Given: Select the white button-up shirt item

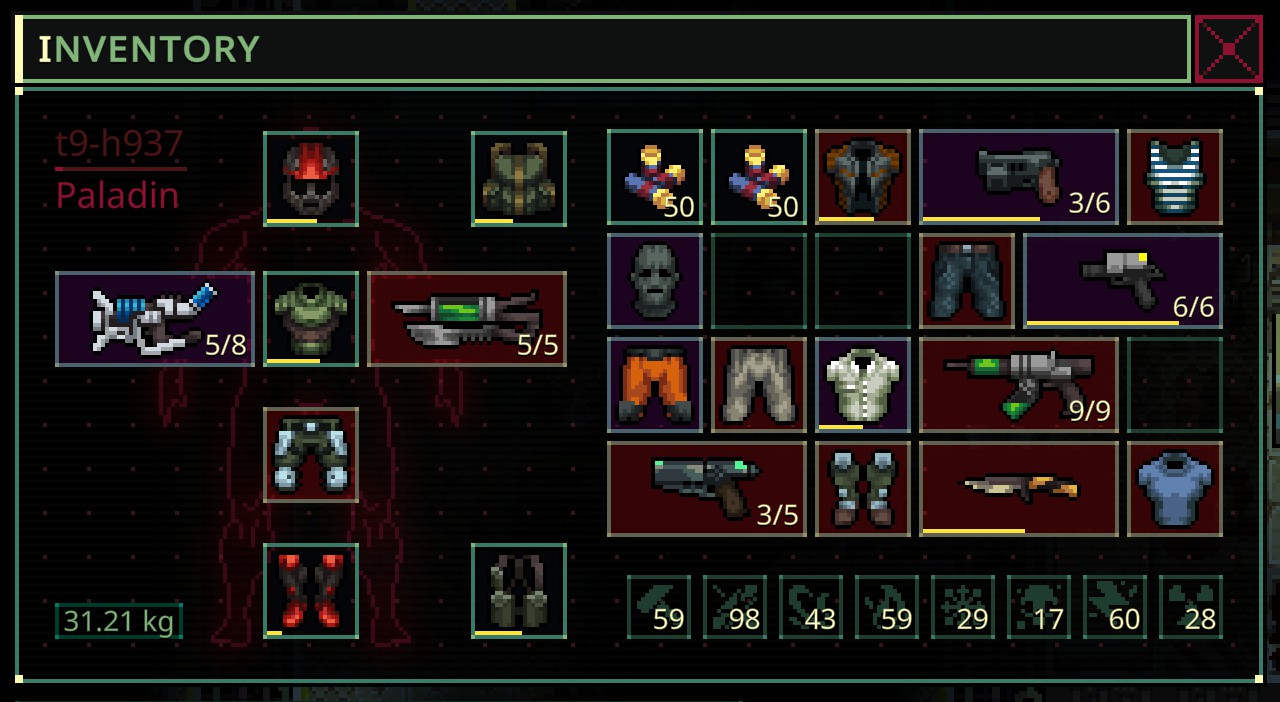Looking at the screenshot, I should [863, 385].
